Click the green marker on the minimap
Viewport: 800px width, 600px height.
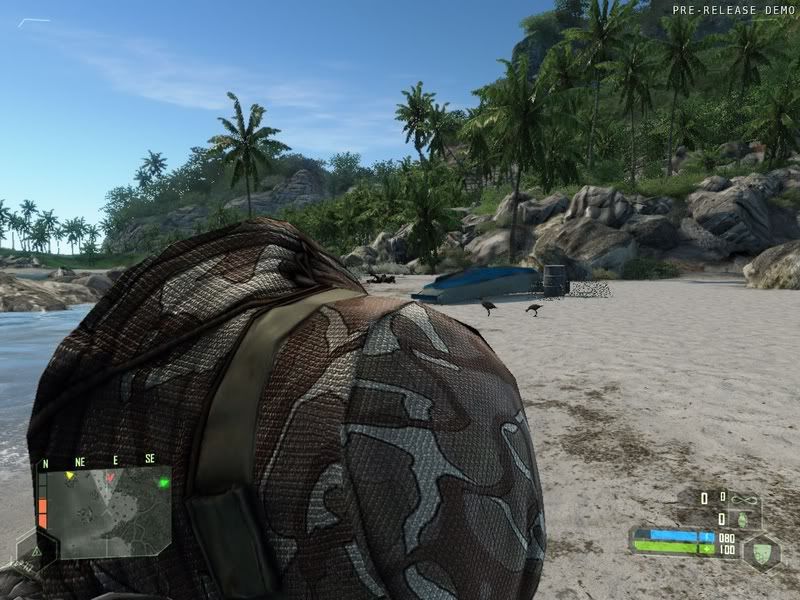(163, 482)
